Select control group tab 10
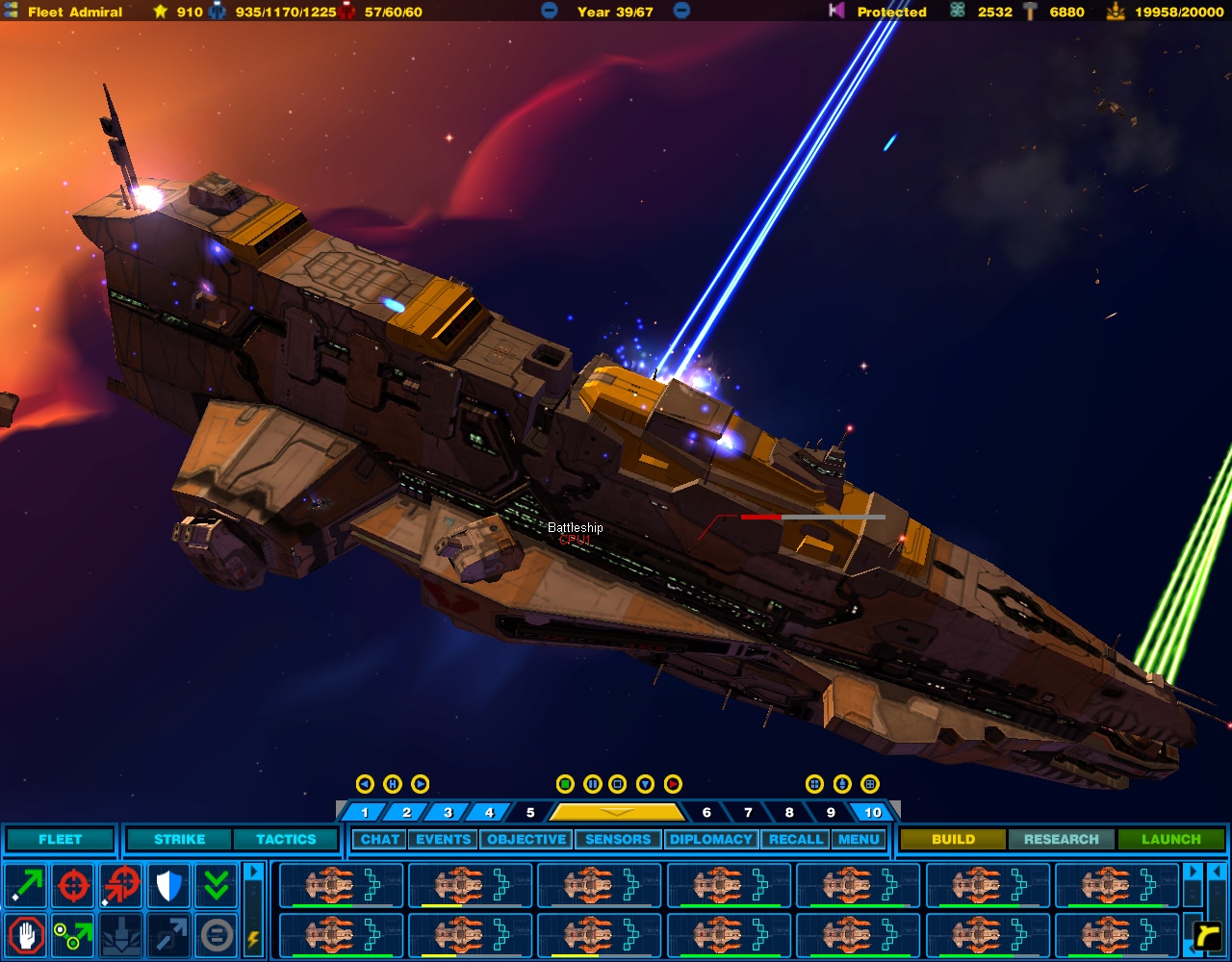The width and height of the screenshot is (1232, 962). [872, 813]
